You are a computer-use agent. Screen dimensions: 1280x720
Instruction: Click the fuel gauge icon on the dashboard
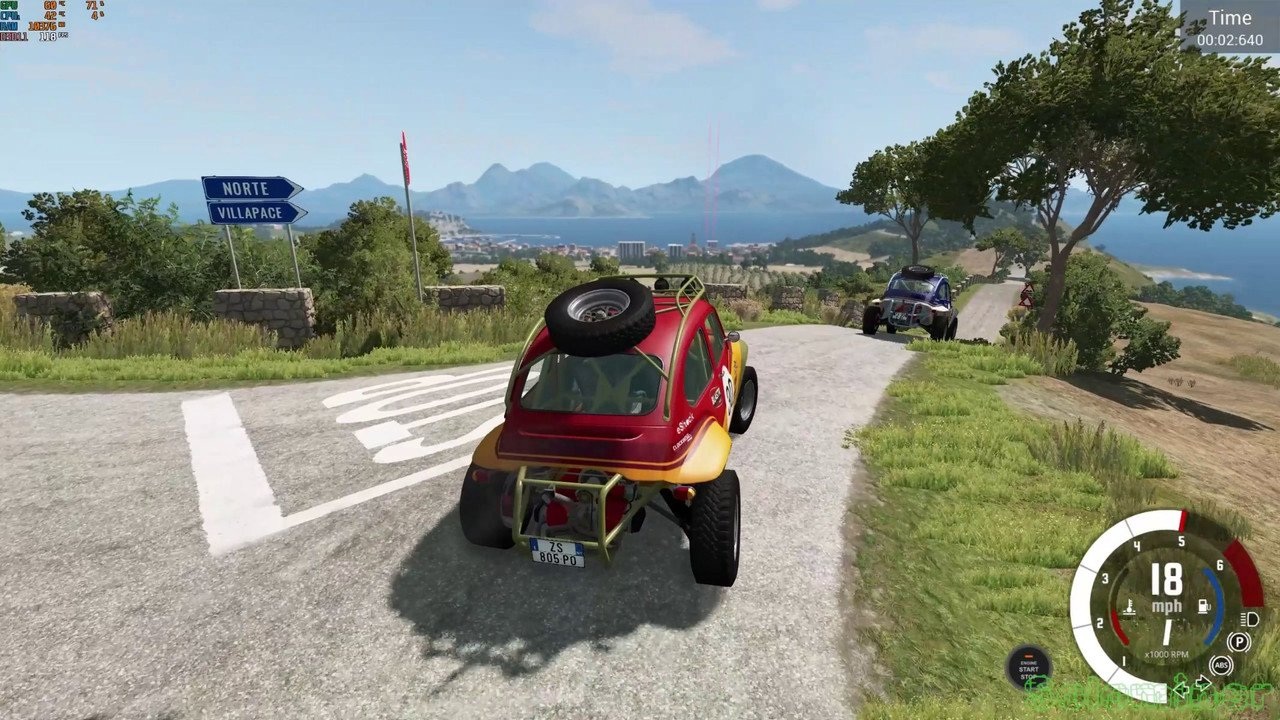click(x=1204, y=605)
